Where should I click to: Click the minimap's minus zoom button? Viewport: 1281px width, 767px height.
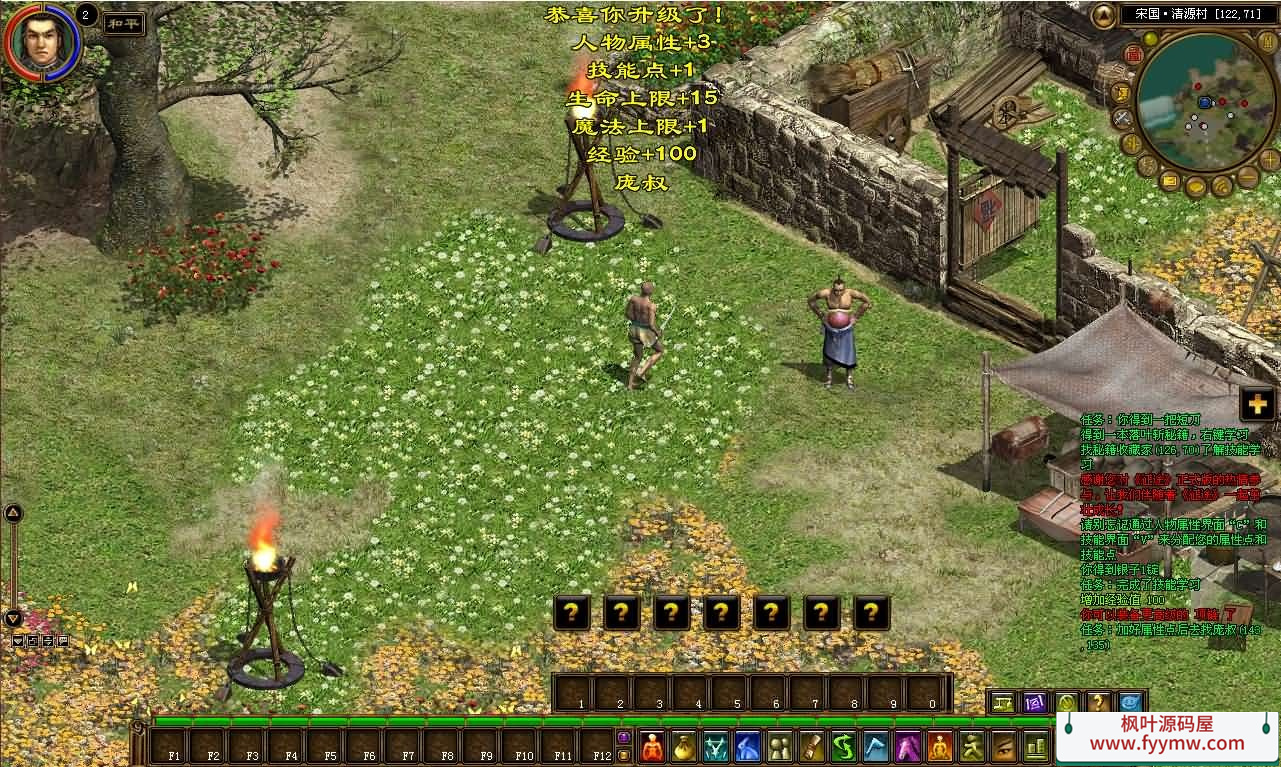[x=1246, y=179]
